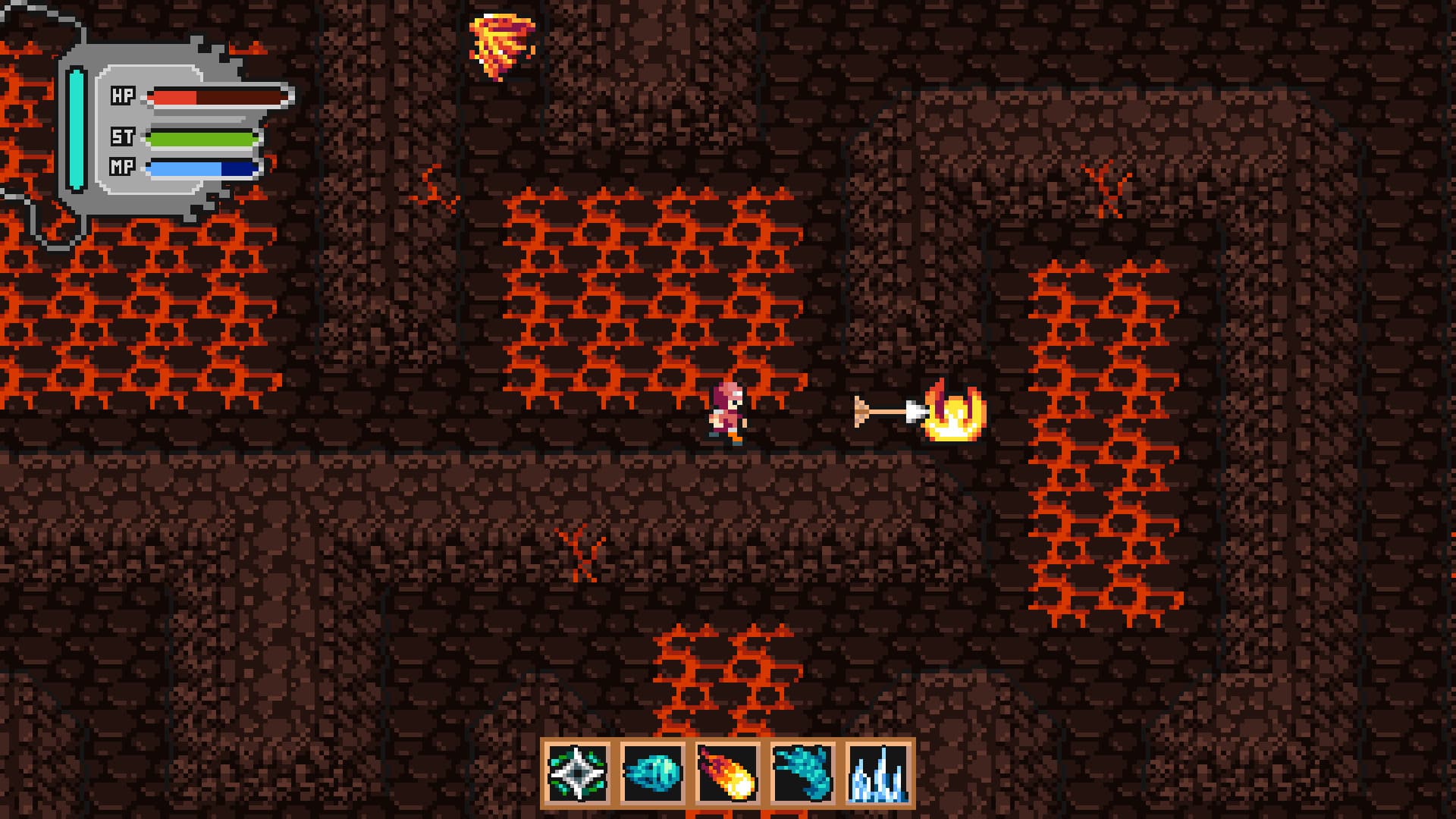Toggle the MP label on the status panel

(x=121, y=168)
